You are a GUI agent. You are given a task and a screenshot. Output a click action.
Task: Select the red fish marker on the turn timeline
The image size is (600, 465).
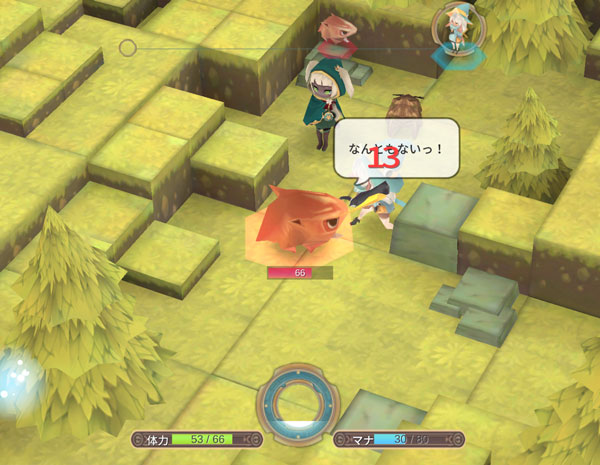(337, 34)
